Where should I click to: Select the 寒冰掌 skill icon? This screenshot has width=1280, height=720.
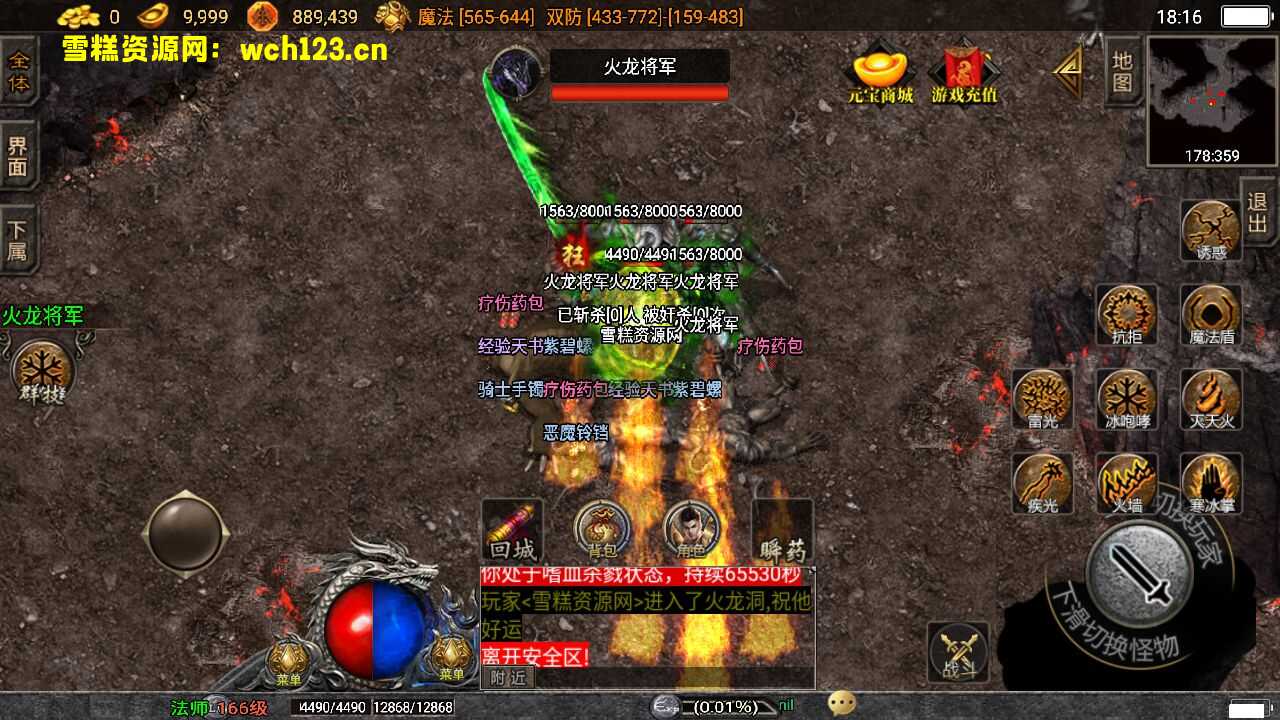tap(1211, 483)
